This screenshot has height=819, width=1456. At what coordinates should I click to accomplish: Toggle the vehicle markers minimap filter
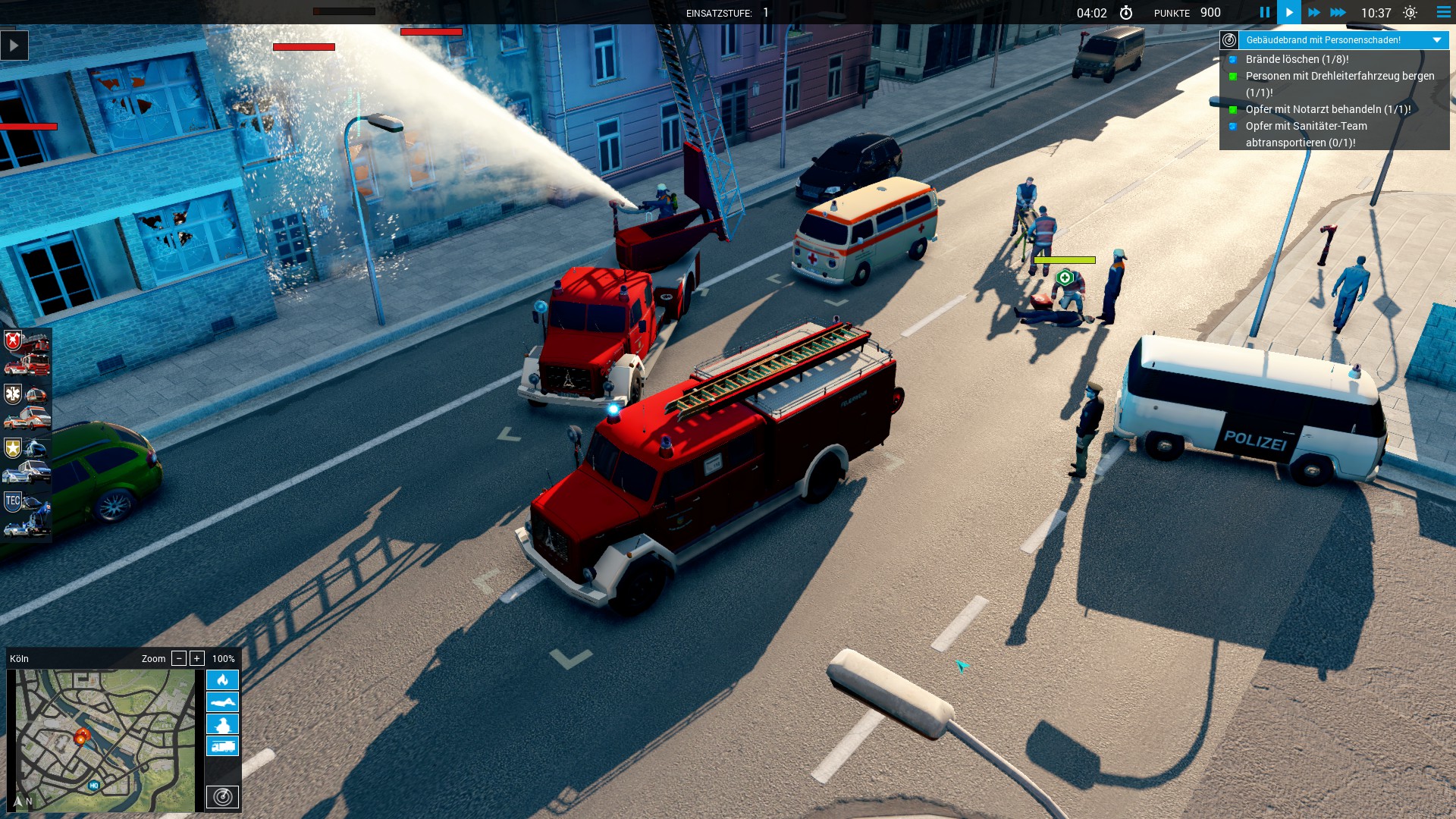click(x=222, y=745)
